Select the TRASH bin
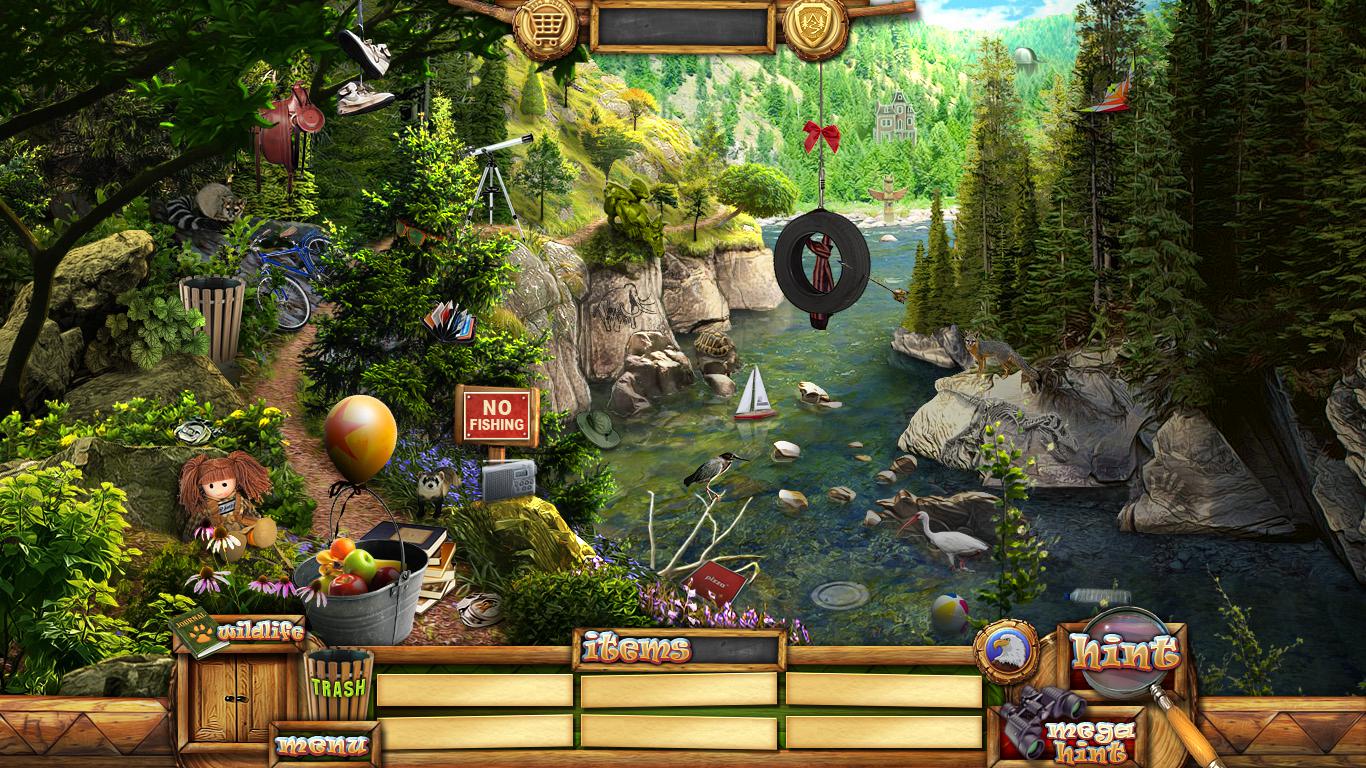 tap(338, 686)
